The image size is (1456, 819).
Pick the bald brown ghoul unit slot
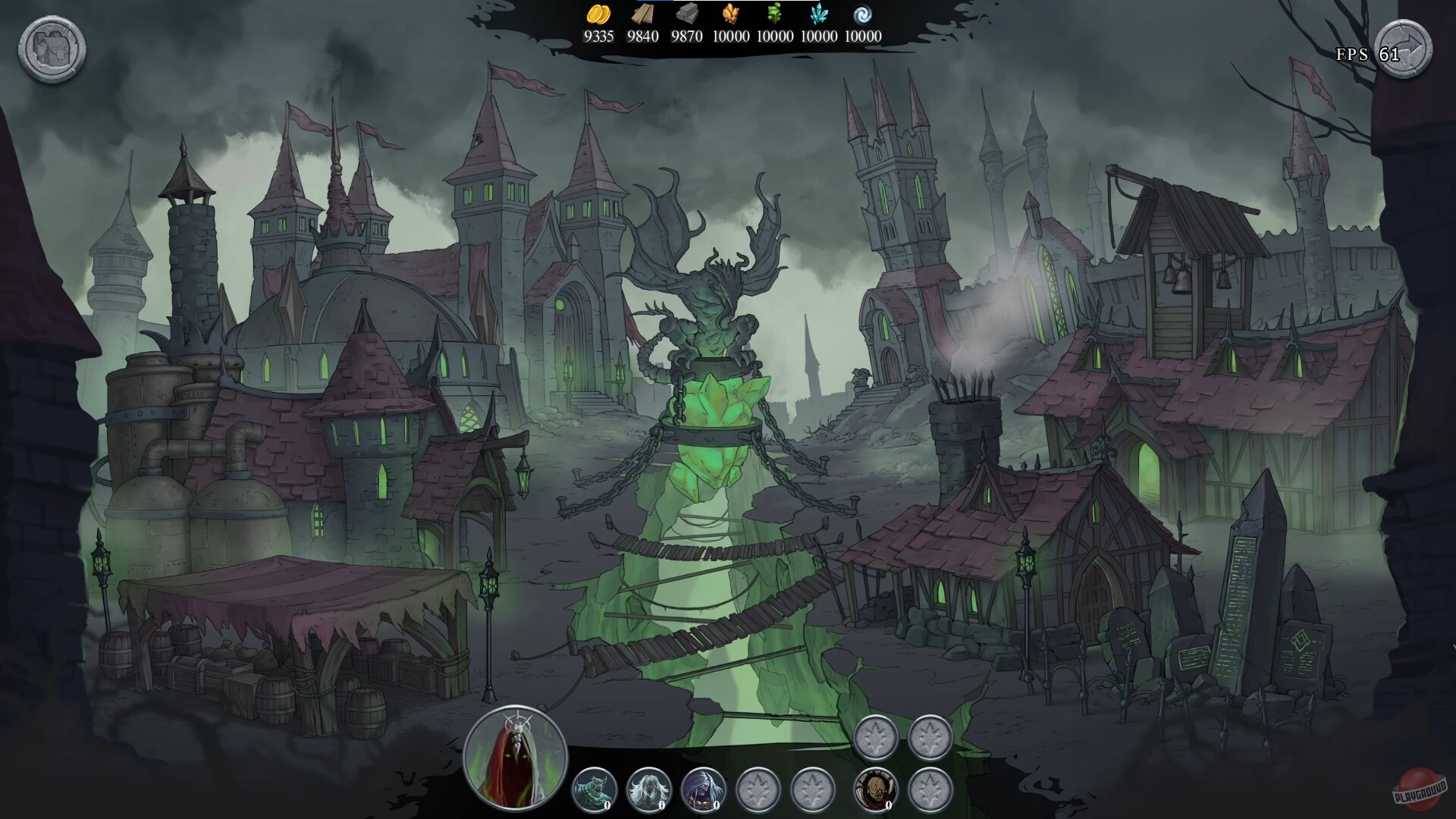pos(876,789)
